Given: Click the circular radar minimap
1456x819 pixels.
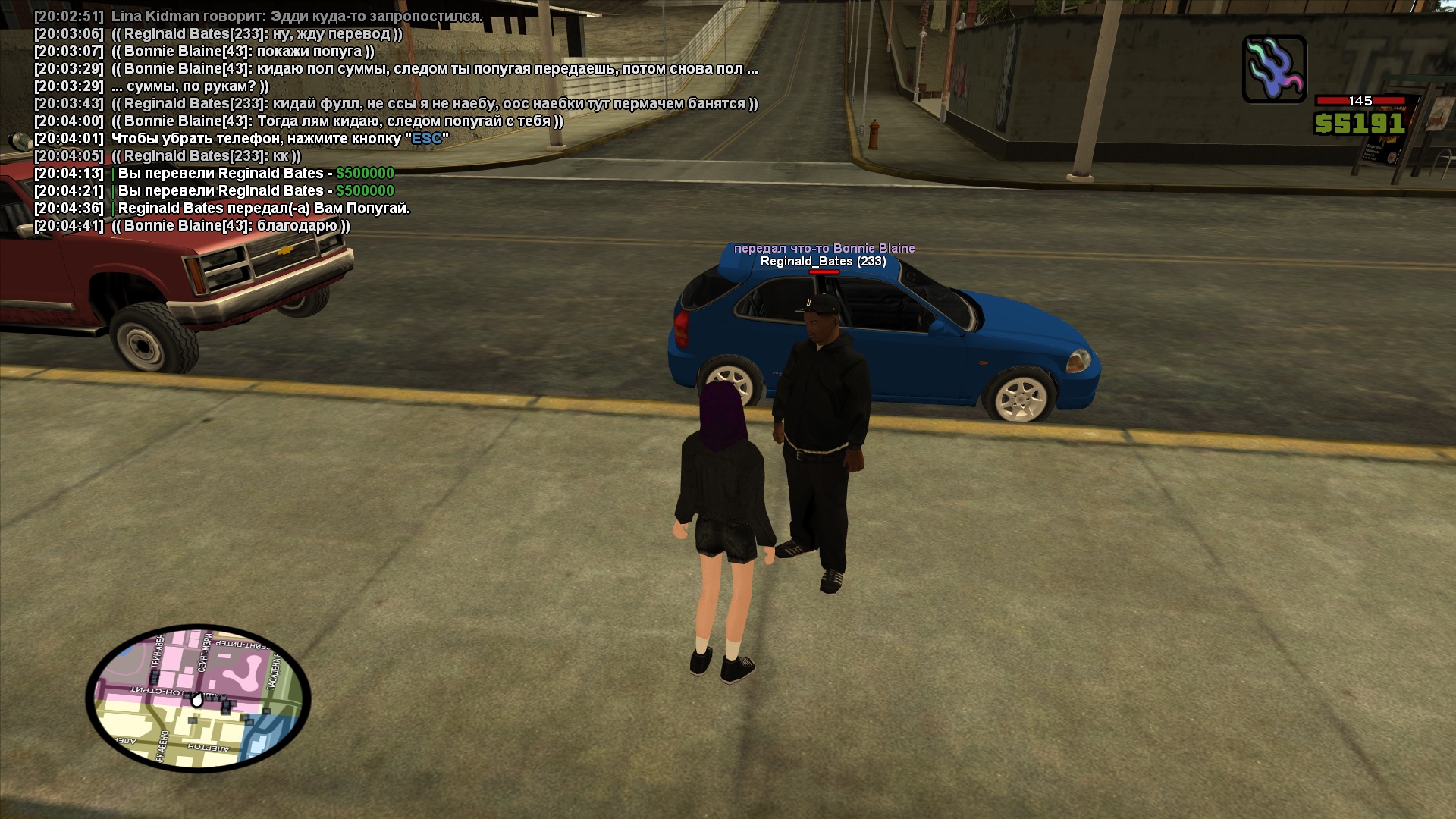Looking at the screenshot, I should [x=198, y=698].
